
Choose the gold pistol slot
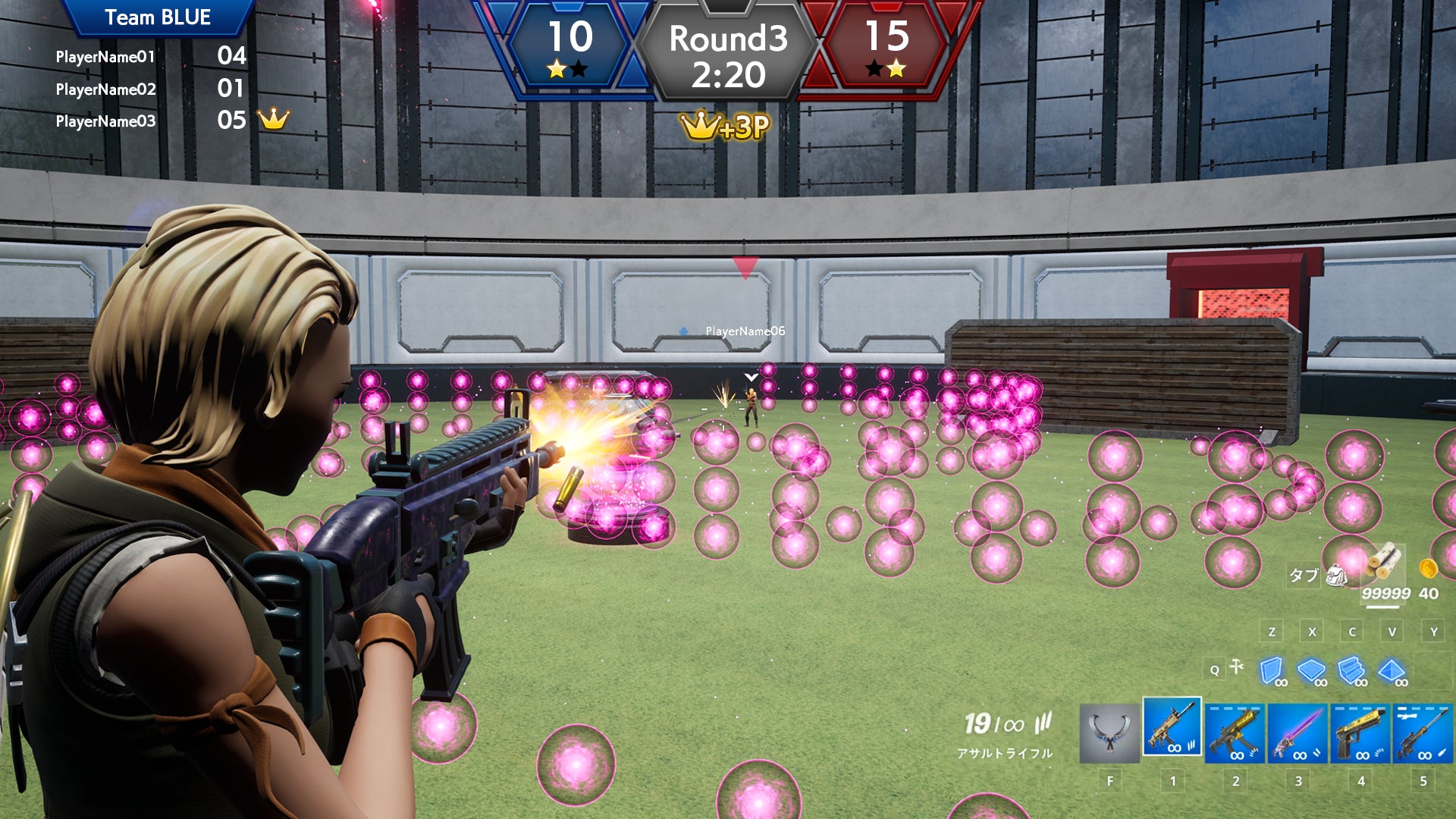pos(1360,733)
